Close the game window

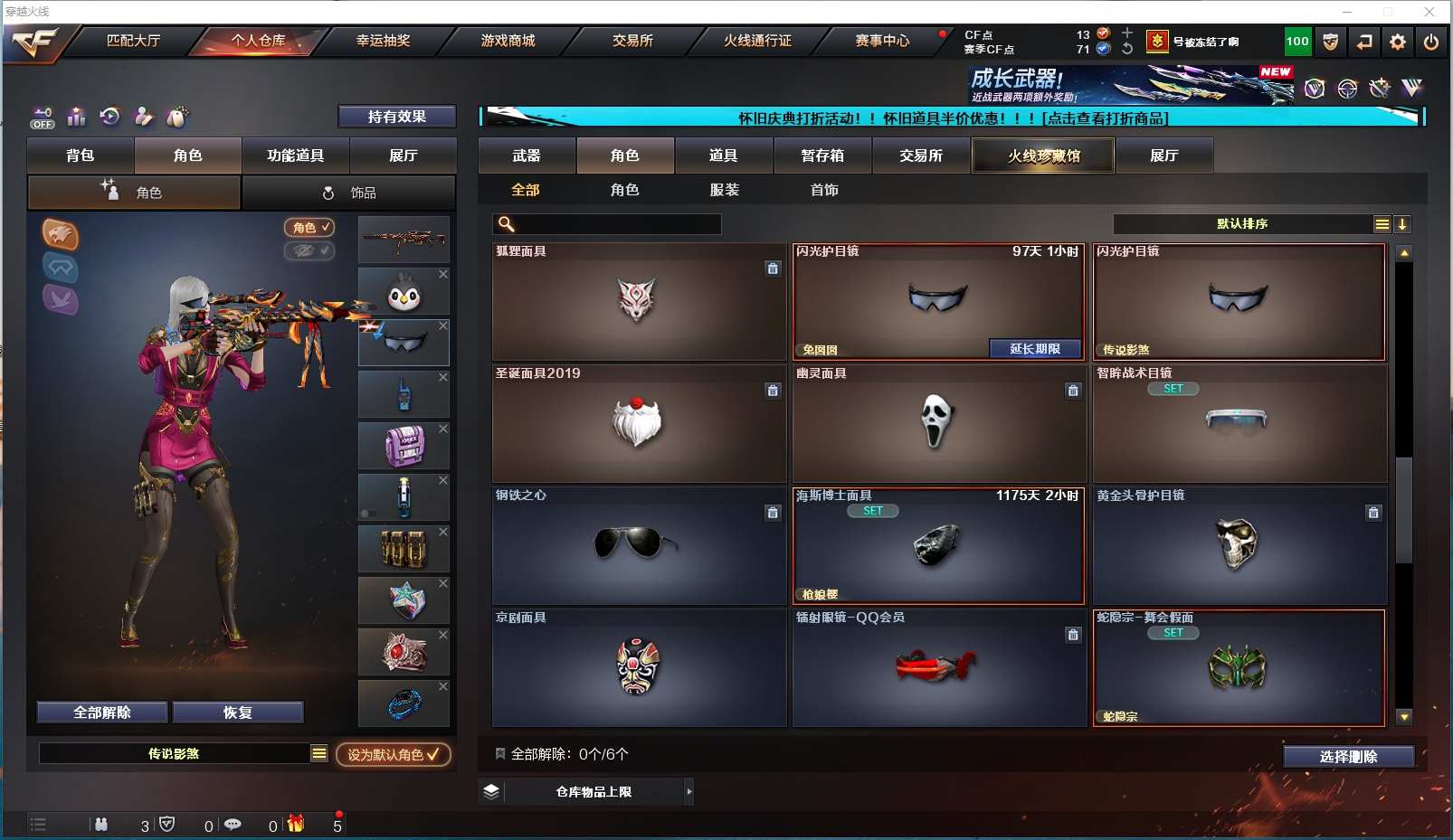click(x=1429, y=12)
